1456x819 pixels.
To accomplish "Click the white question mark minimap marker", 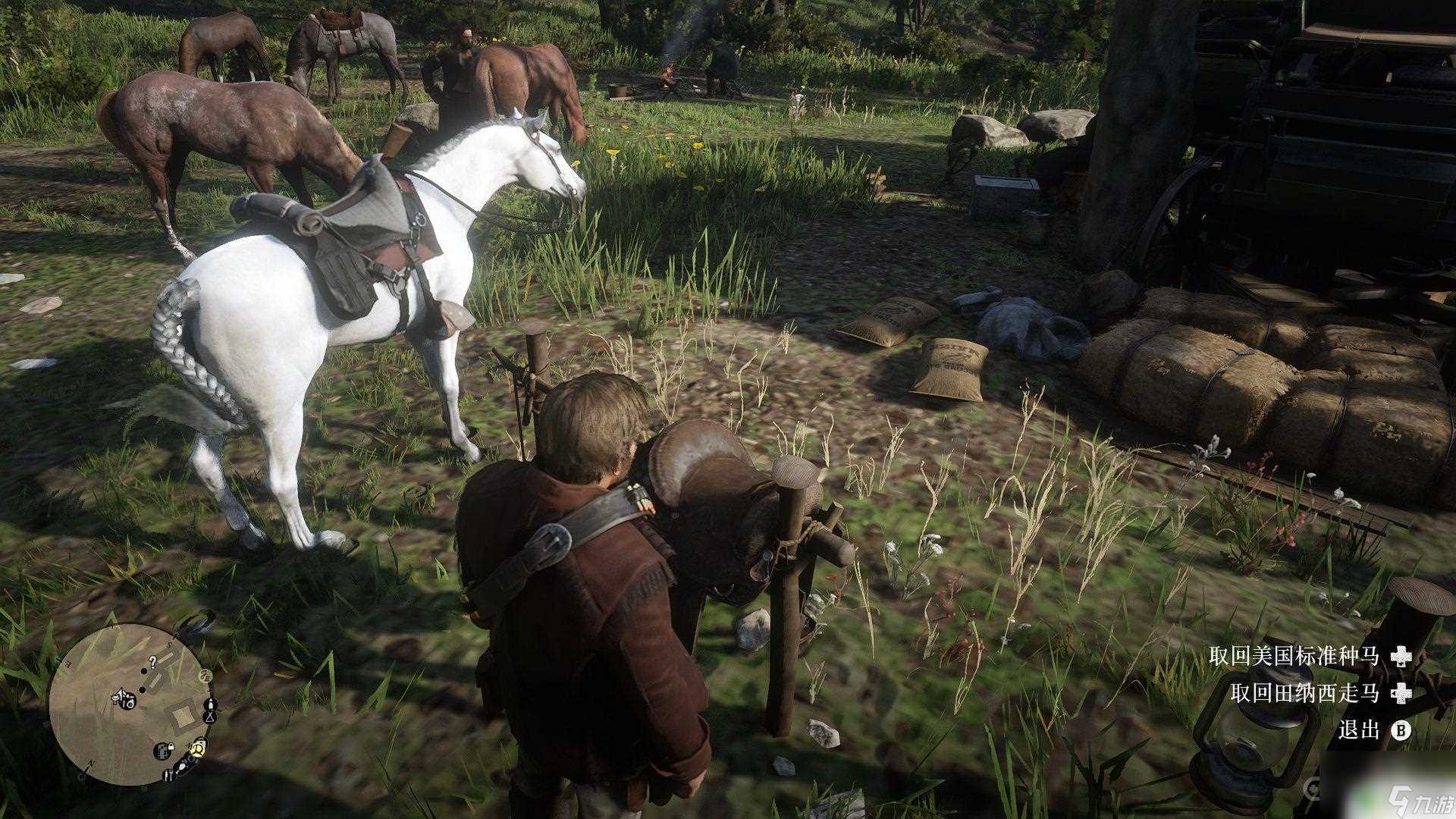I will coord(152,662).
